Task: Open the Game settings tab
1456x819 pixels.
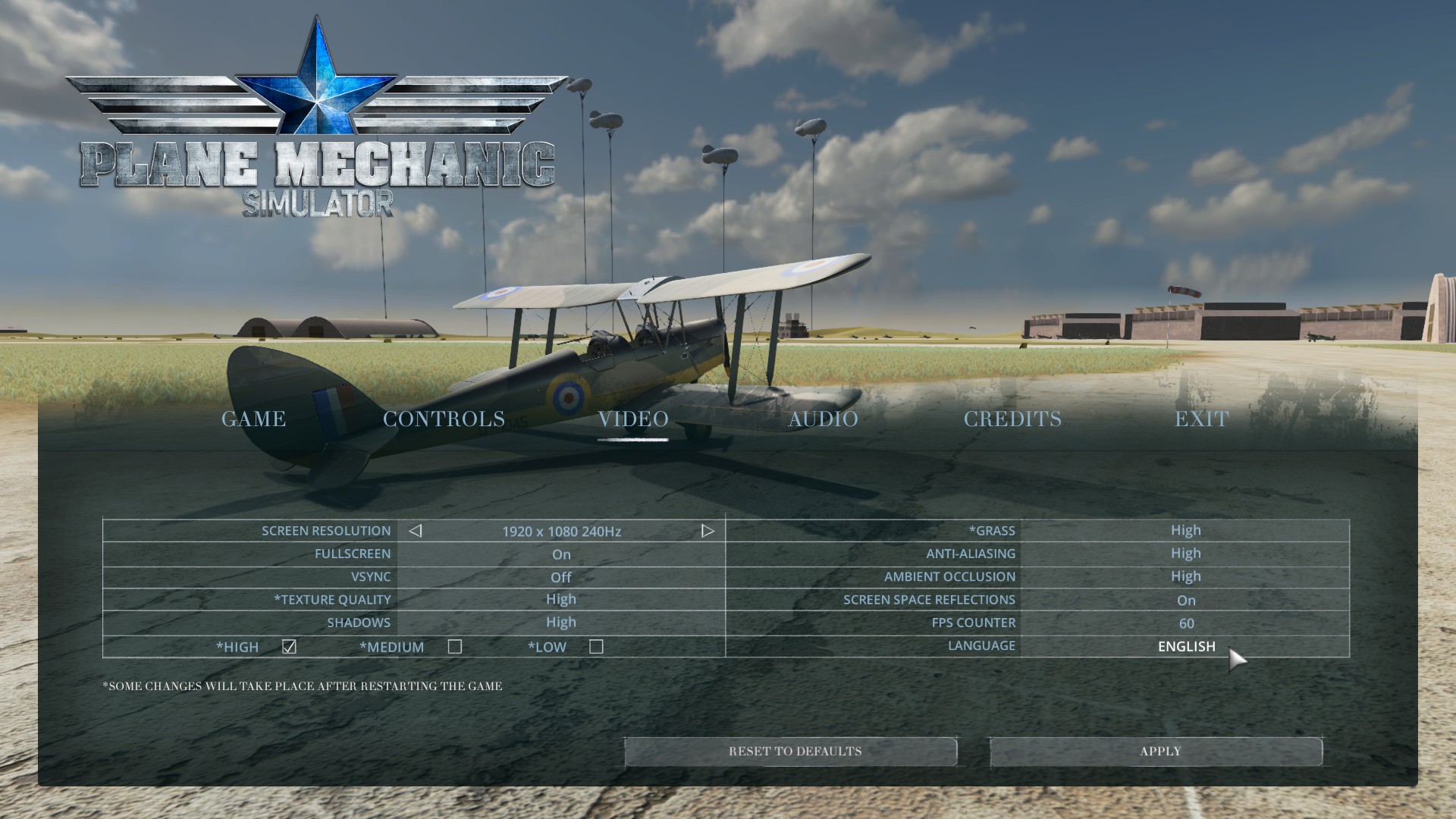Action: (x=253, y=419)
